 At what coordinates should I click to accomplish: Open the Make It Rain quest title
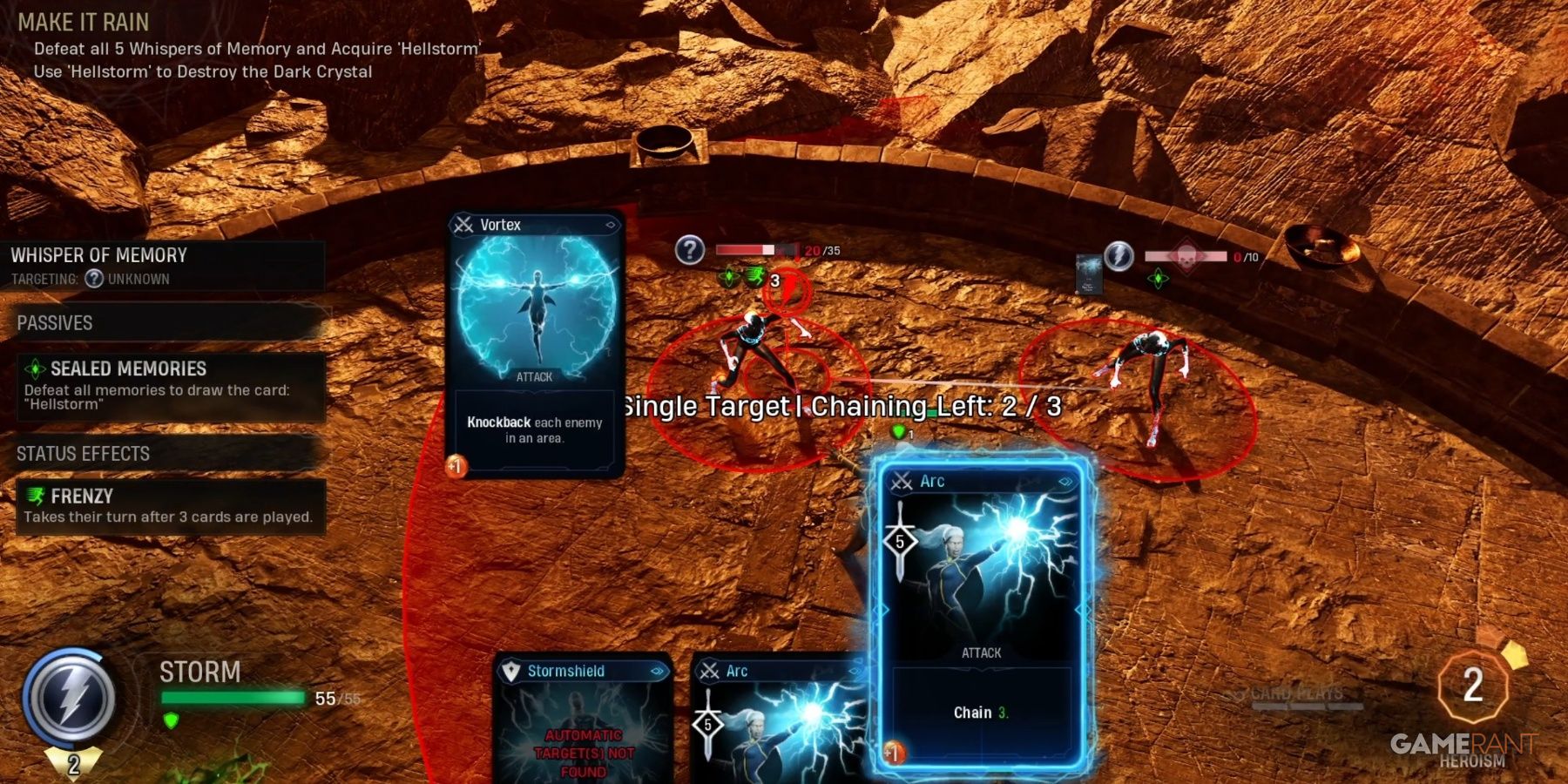point(85,22)
